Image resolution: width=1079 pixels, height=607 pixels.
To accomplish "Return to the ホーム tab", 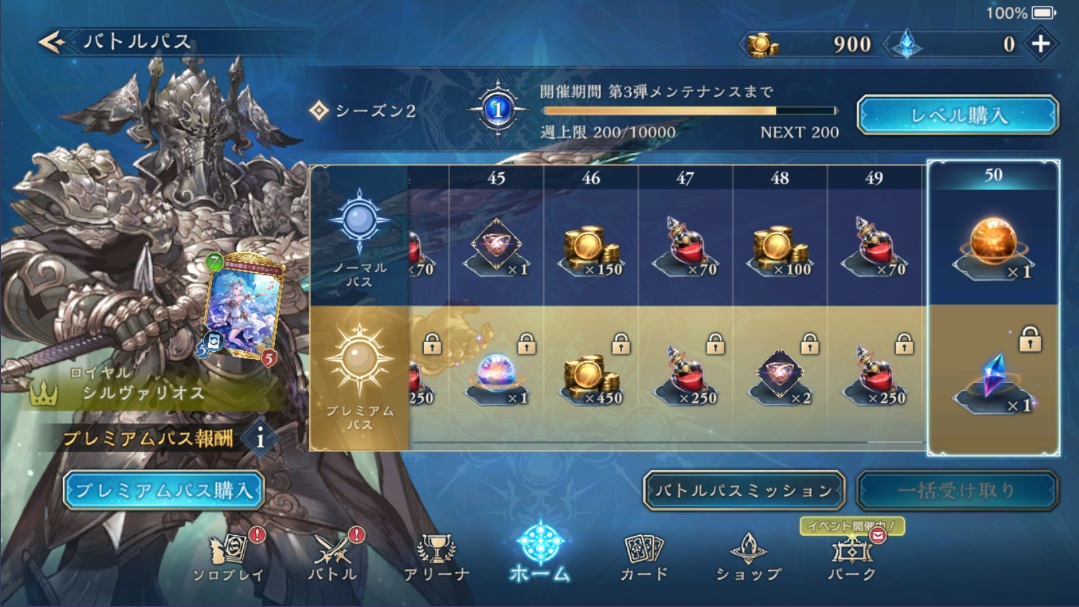I will (540, 552).
